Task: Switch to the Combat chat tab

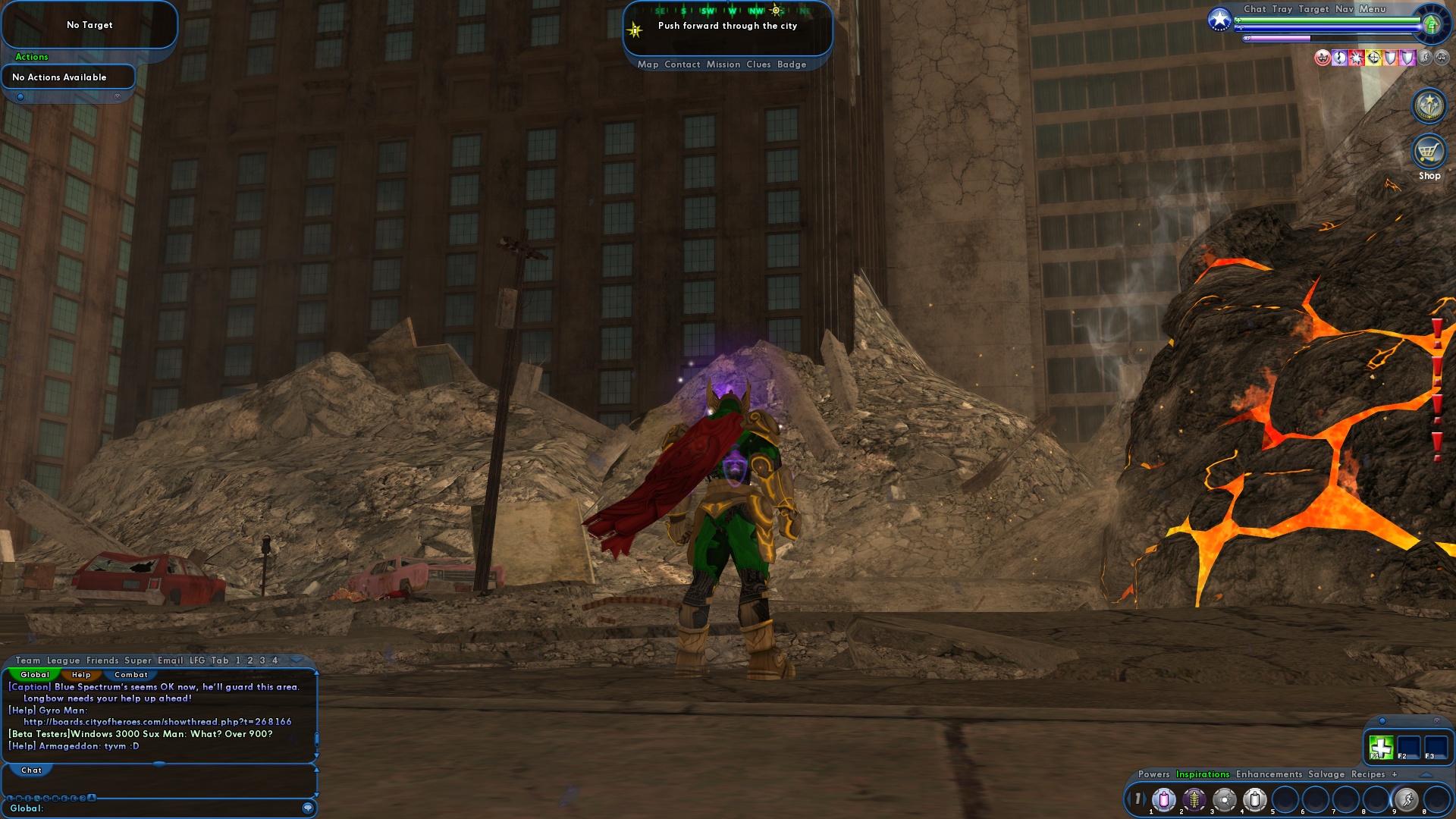Action: click(131, 675)
